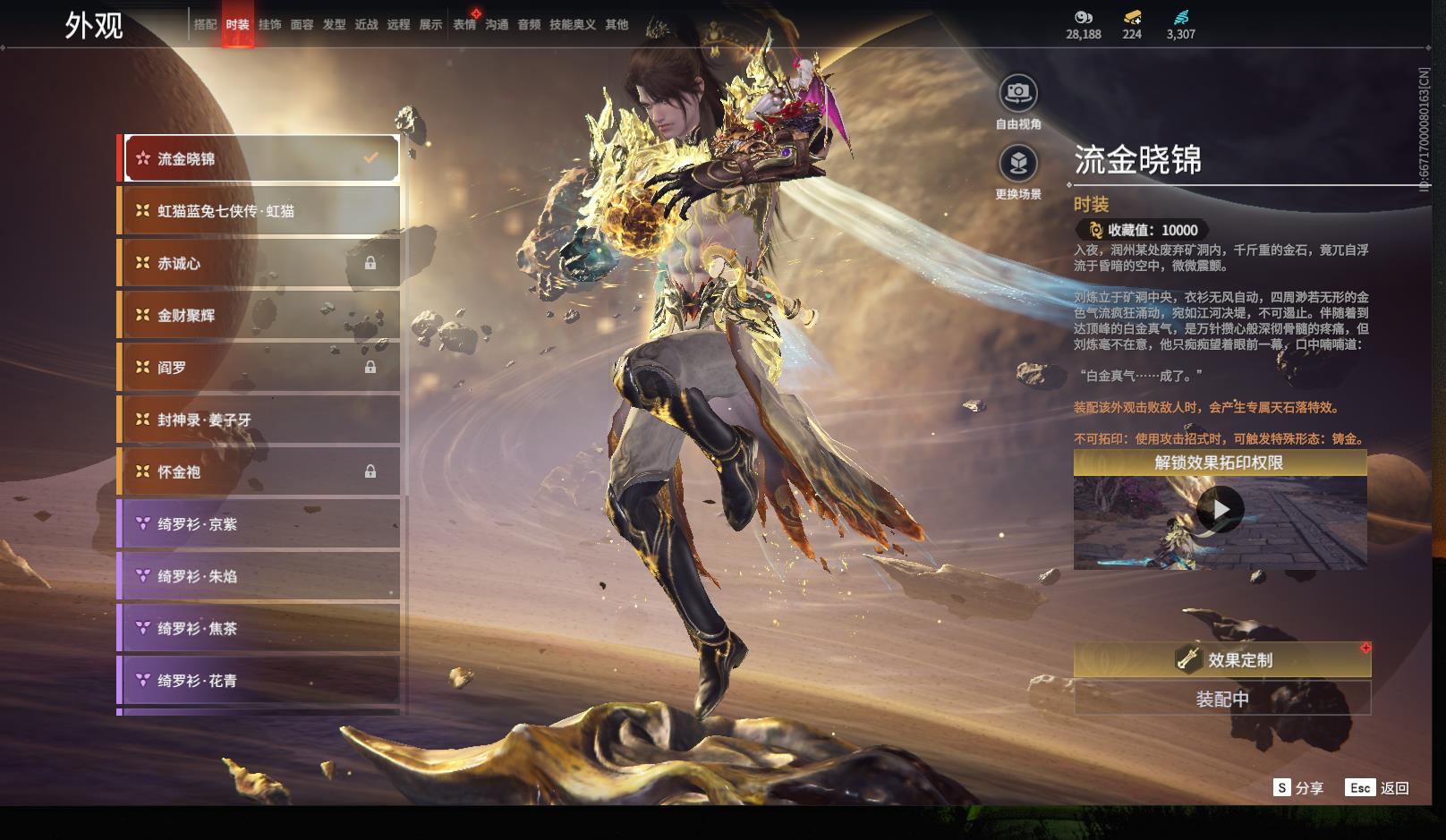Pick the 封神录·姜子牙 outfit
This screenshot has height=840, width=1446.
click(x=259, y=420)
